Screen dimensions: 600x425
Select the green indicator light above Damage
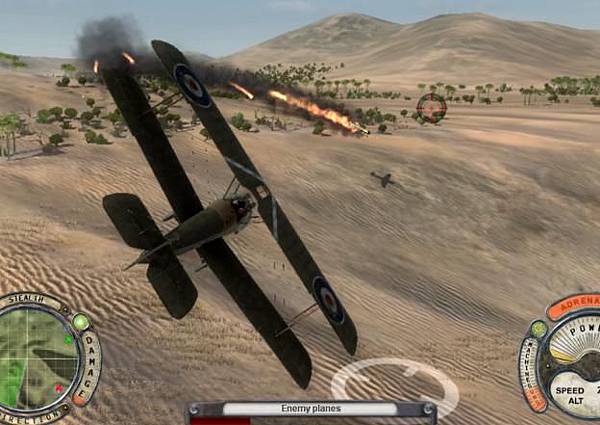tap(81, 322)
